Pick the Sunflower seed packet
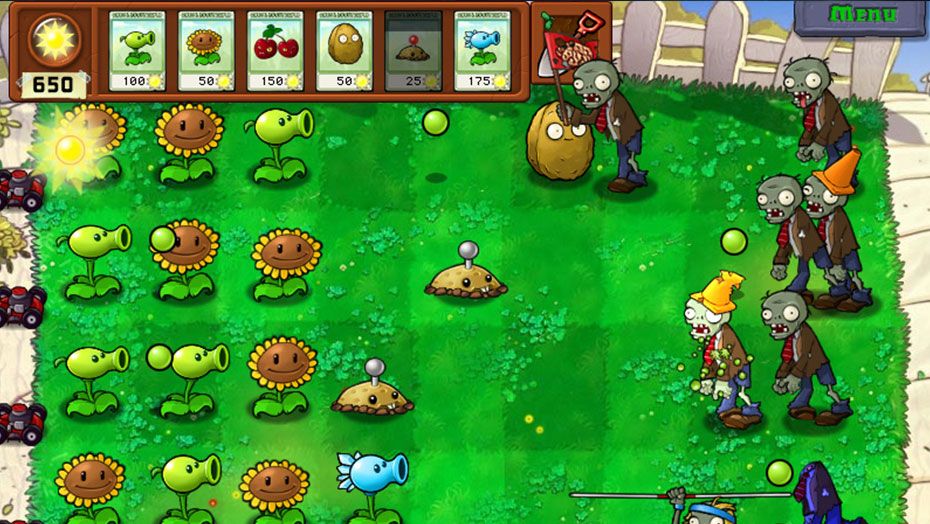 (x=206, y=51)
